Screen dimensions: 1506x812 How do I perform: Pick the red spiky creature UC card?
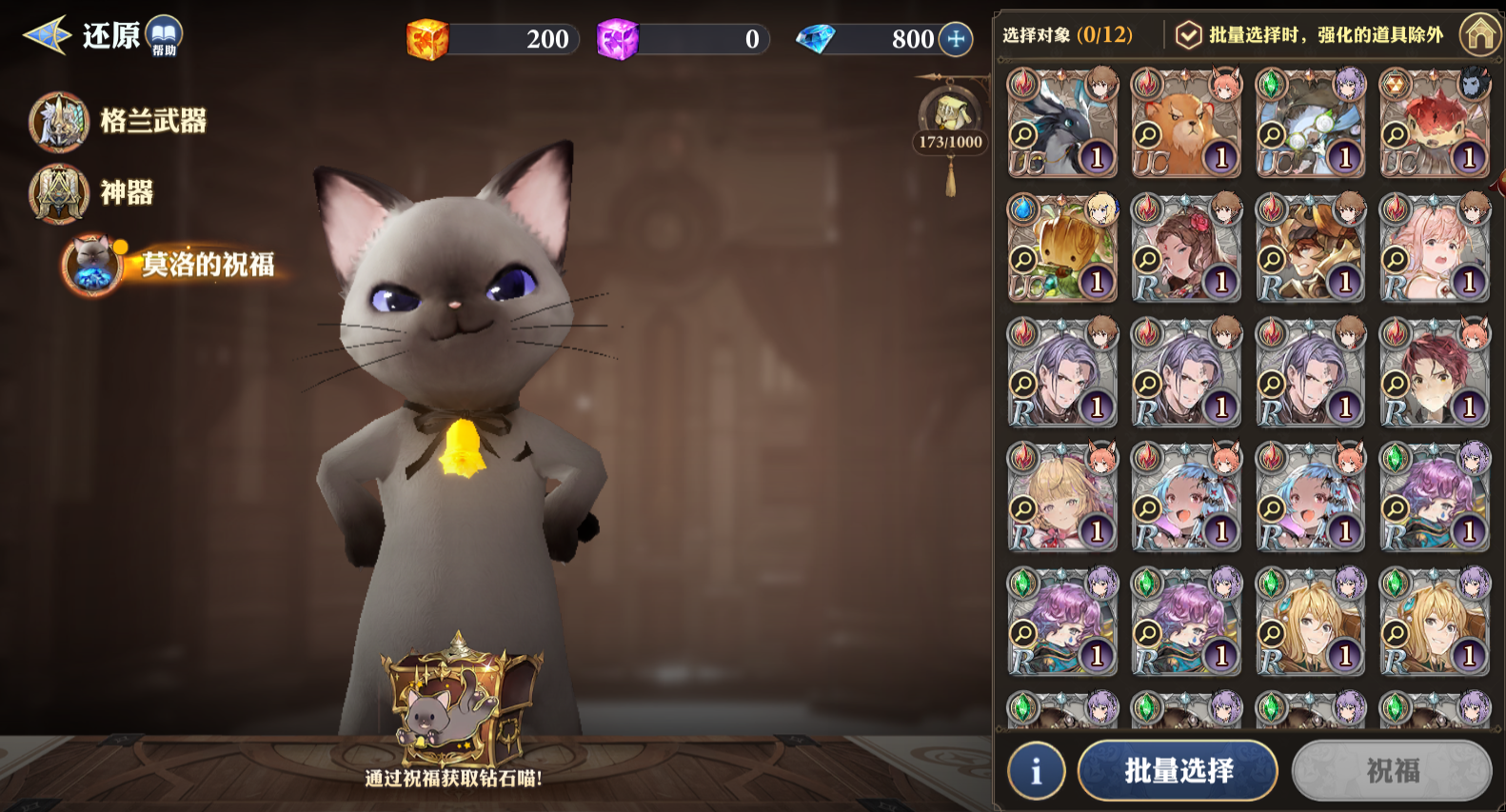click(x=1434, y=123)
